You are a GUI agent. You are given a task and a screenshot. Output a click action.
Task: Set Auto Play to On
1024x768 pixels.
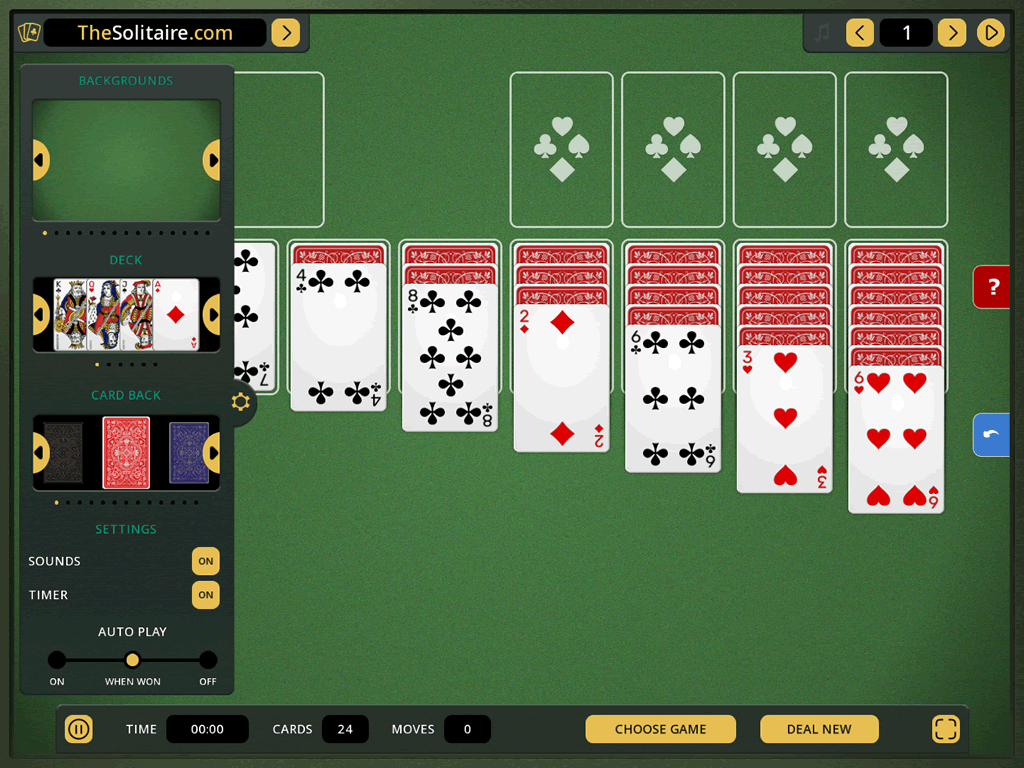57,660
